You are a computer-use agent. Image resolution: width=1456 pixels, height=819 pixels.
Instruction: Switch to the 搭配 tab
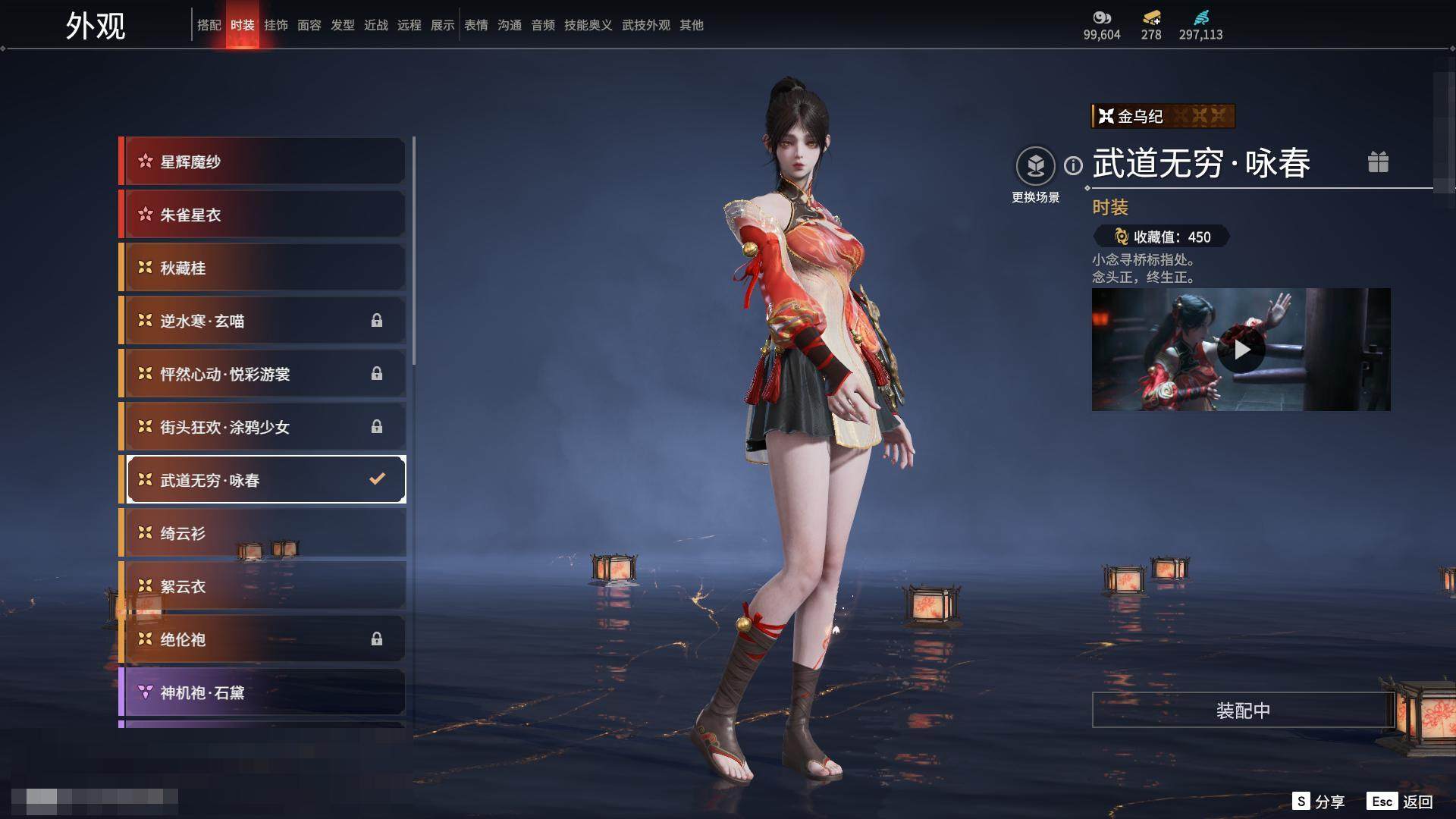(209, 25)
